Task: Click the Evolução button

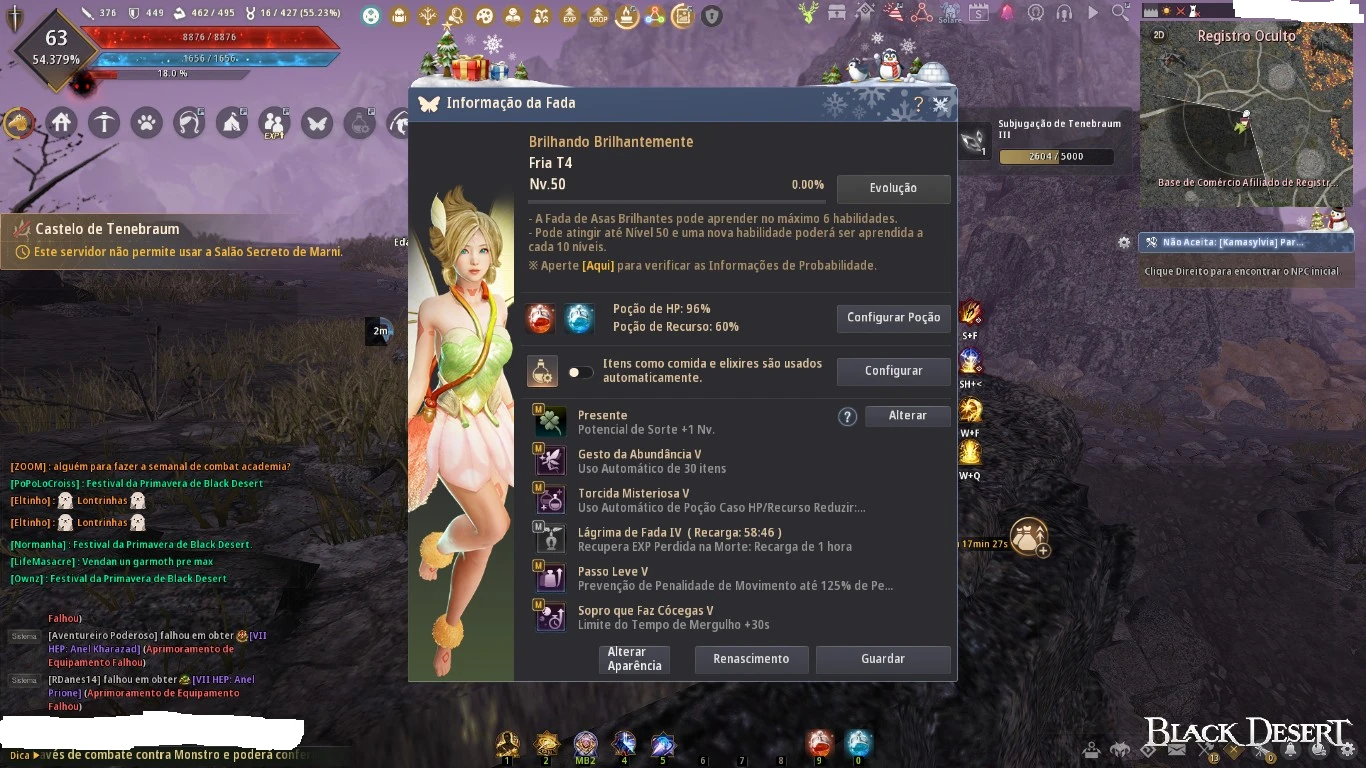Action: 893,188
